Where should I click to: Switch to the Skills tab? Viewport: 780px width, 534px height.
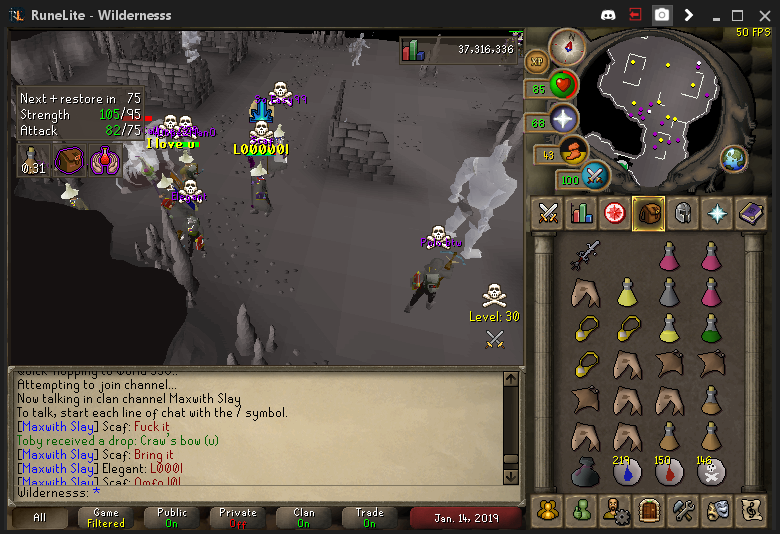pyautogui.click(x=581, y=212)
